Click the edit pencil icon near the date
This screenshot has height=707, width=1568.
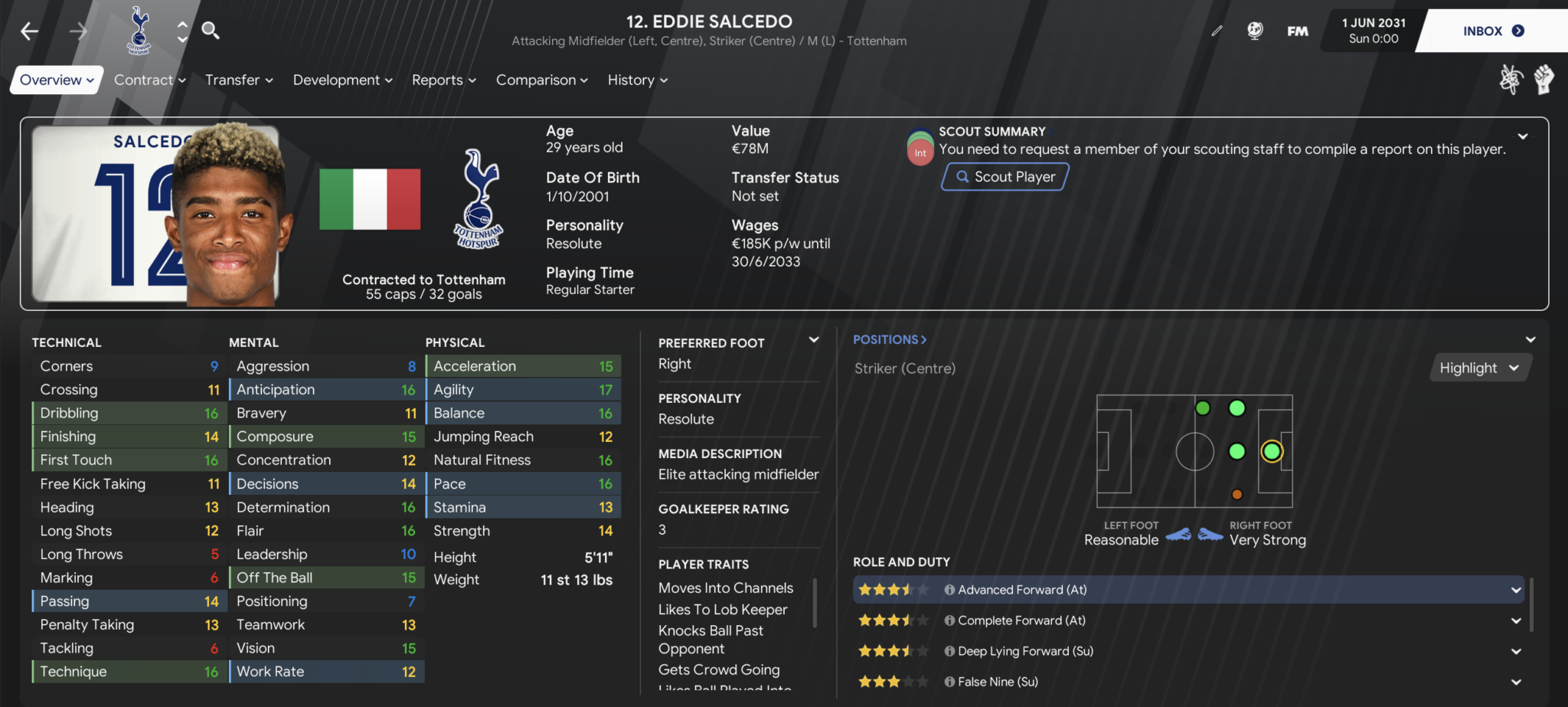[x=1217, y=31]
